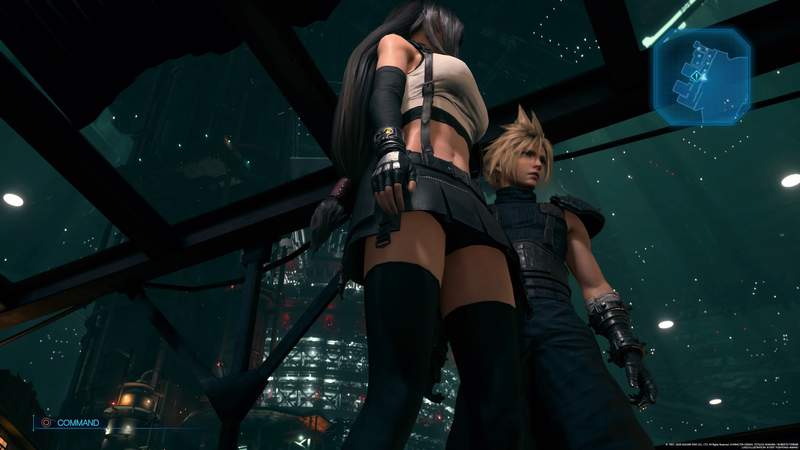The image size is (800, 450).
Task: Open the octagonal minimap
Action: [702, 75]
